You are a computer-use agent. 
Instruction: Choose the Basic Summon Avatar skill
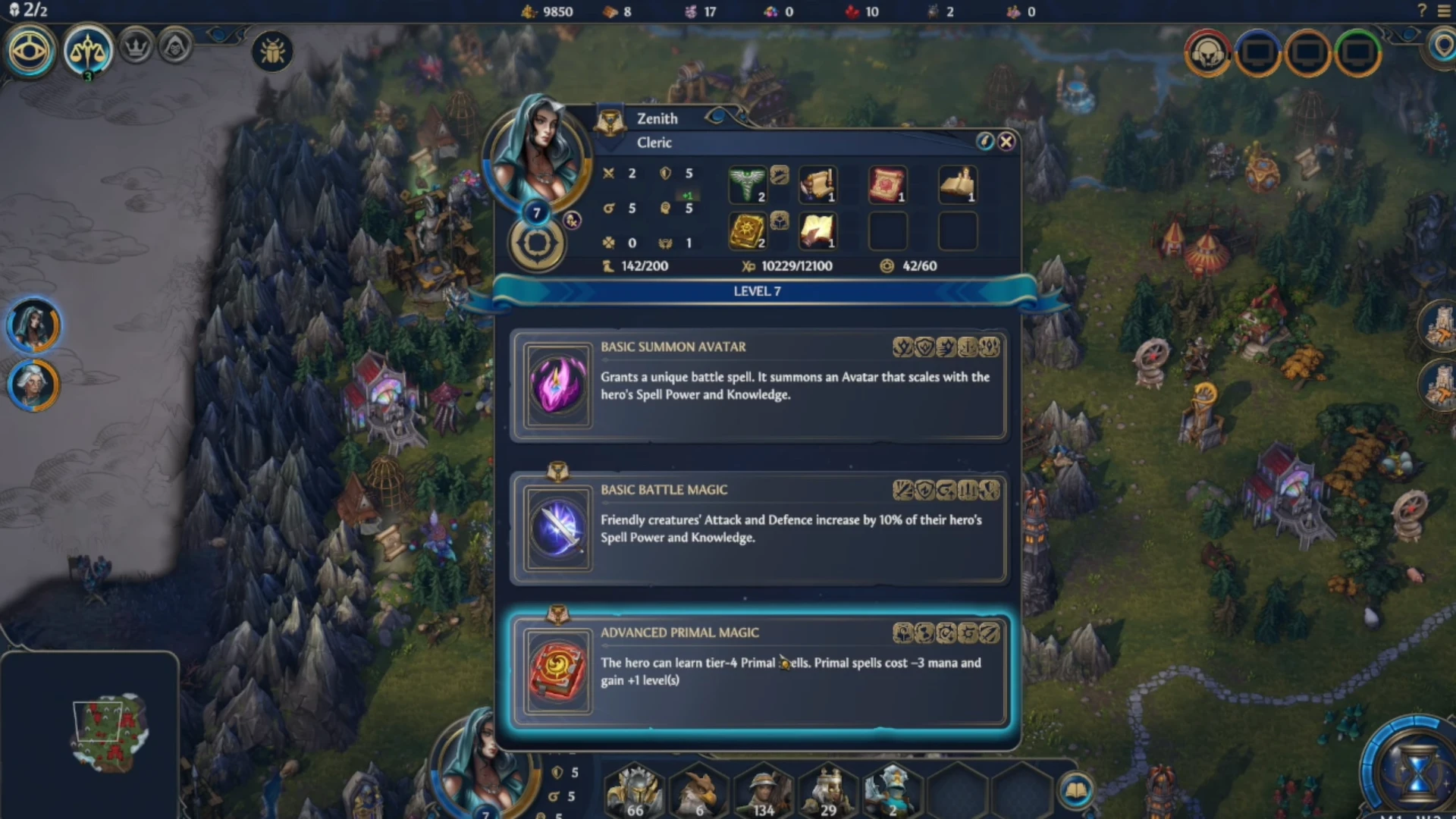tap(758, 384)
